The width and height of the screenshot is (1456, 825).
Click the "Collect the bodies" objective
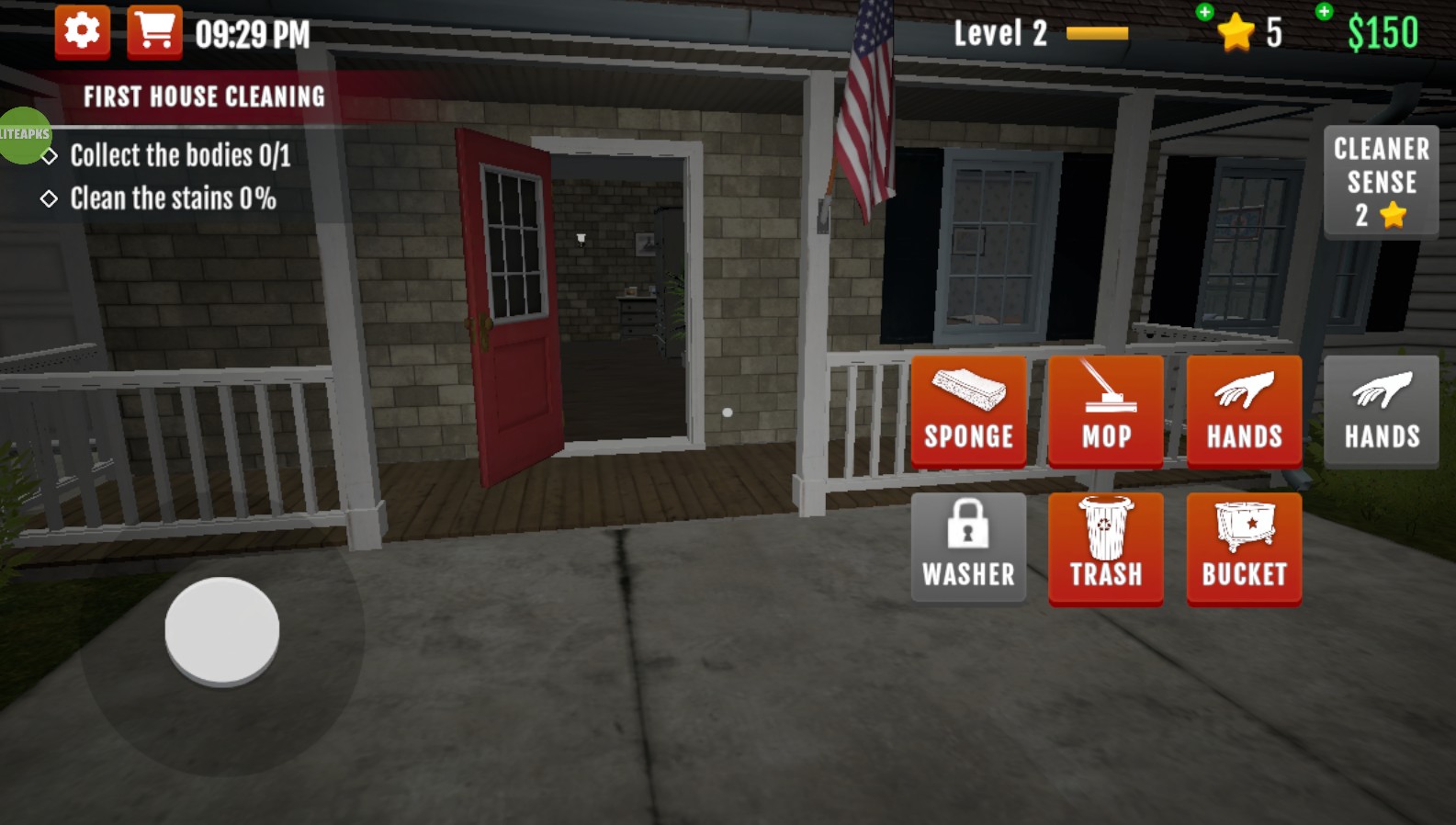(x=180, y=155)
